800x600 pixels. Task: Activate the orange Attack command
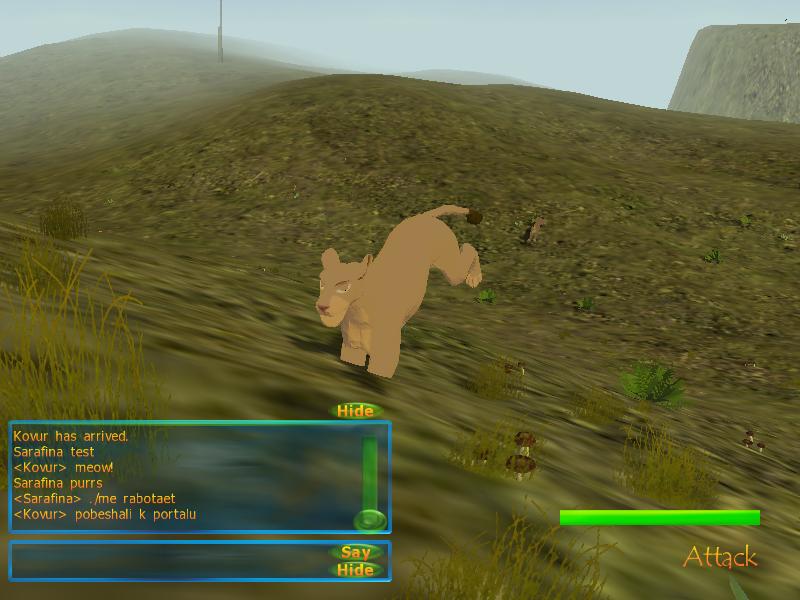tap(720, 557)
